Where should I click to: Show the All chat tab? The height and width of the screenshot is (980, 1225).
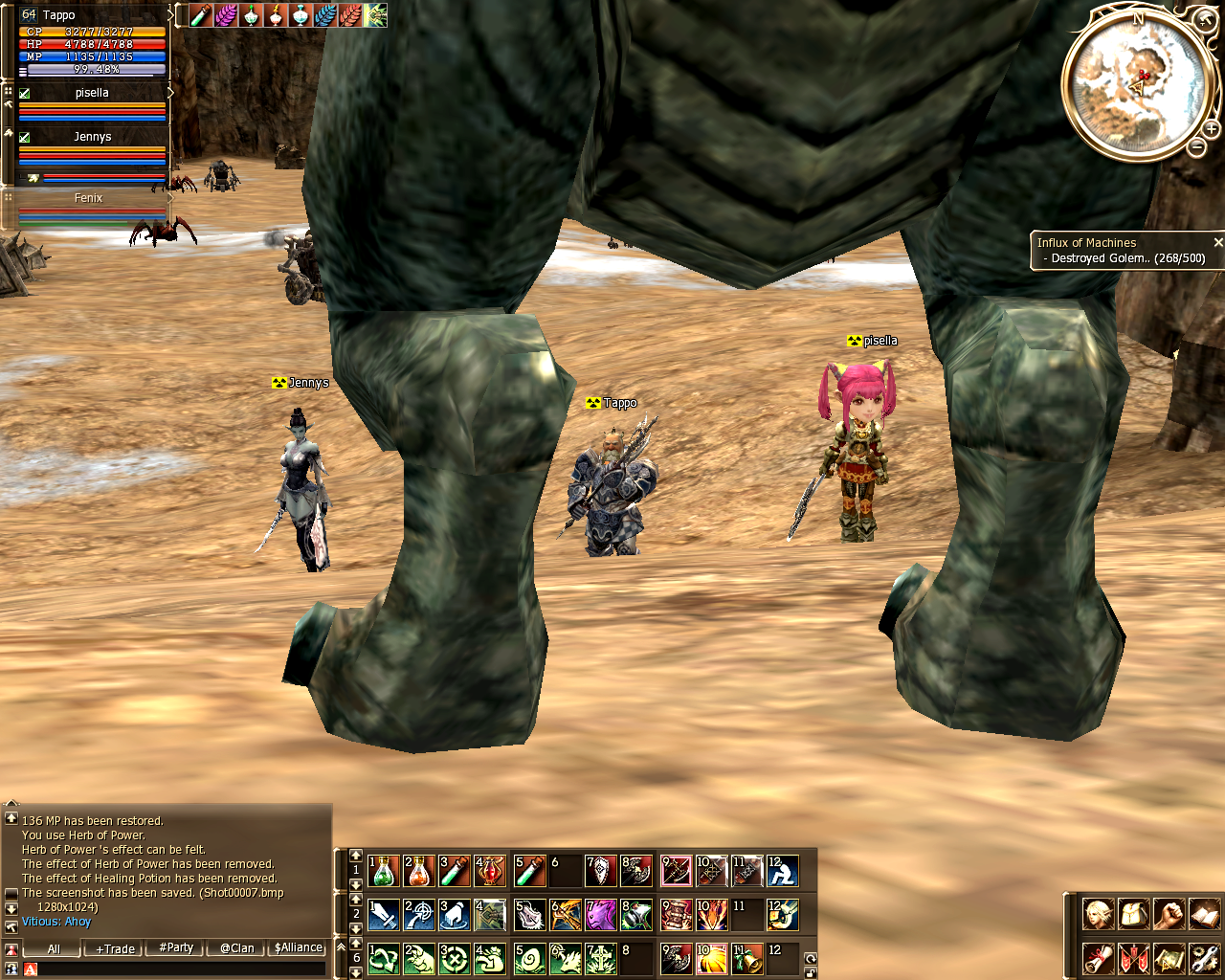pos(54,948)
